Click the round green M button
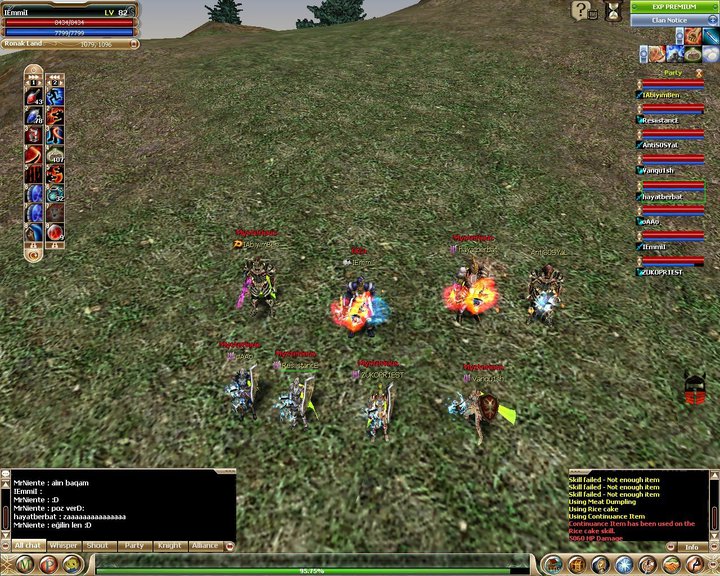Image resolution: width=720 pixels, height=576 pixels. pyautogui.click(x=21, y=565)
